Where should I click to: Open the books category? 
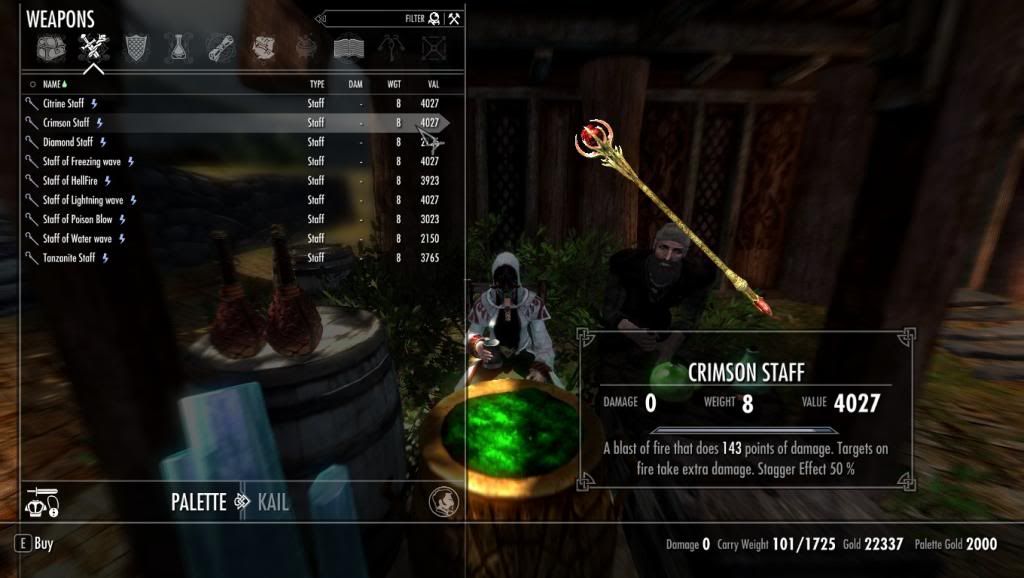tap(347, 47)
